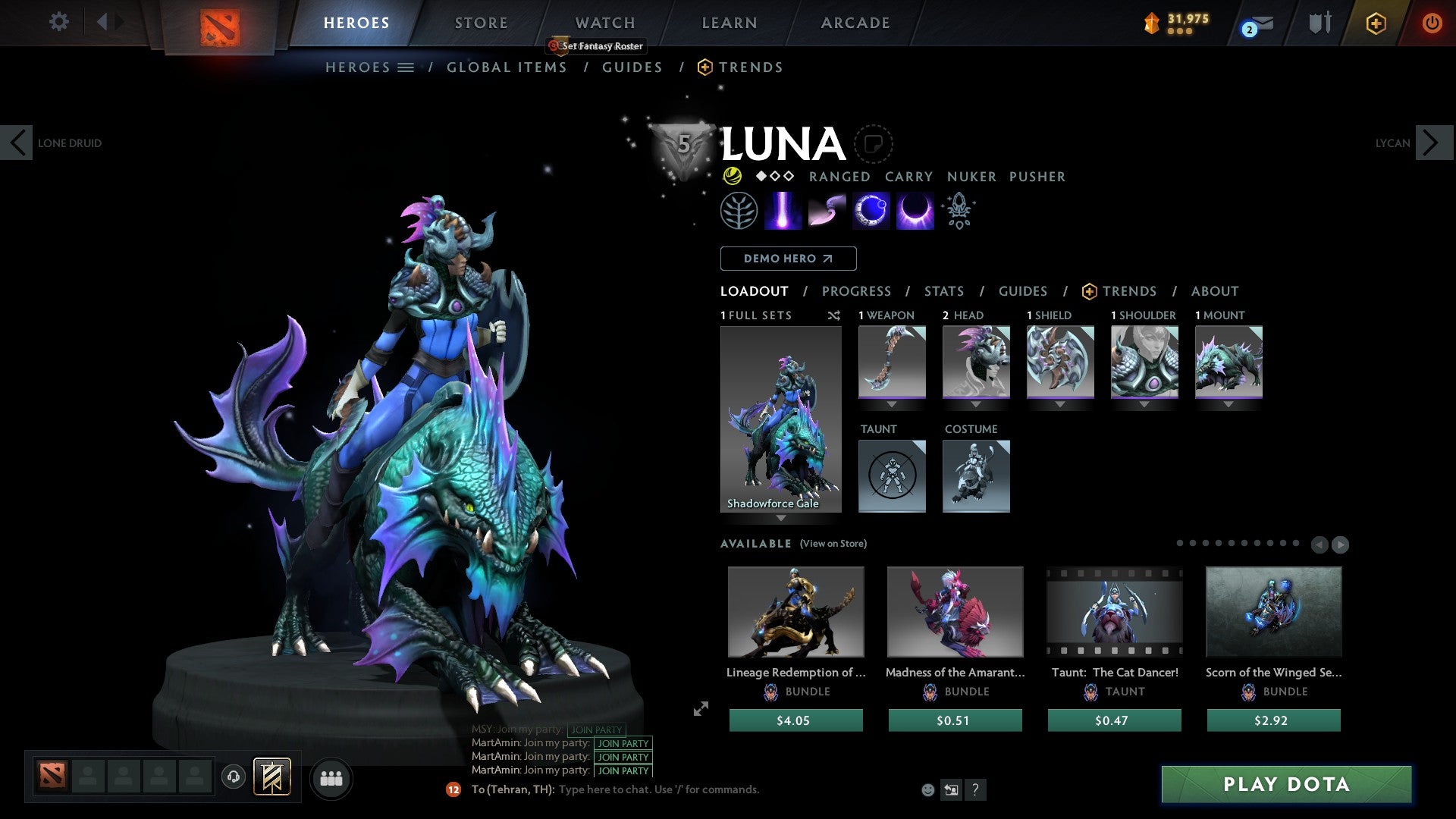Screen dimensions: 1456x819
Task: Expand the Shadowforce Gale full set arrow
Action: click(x=782, y=519)
